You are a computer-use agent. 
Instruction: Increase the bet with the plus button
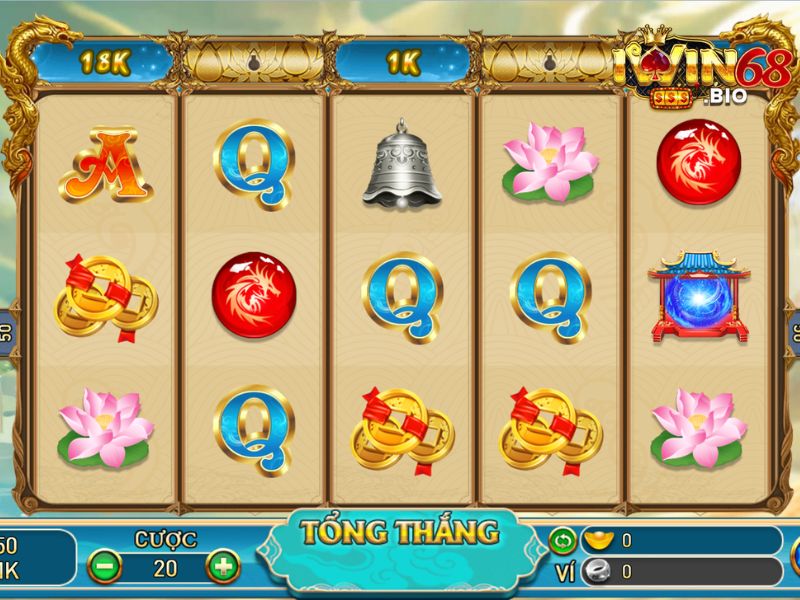point(222,567)
